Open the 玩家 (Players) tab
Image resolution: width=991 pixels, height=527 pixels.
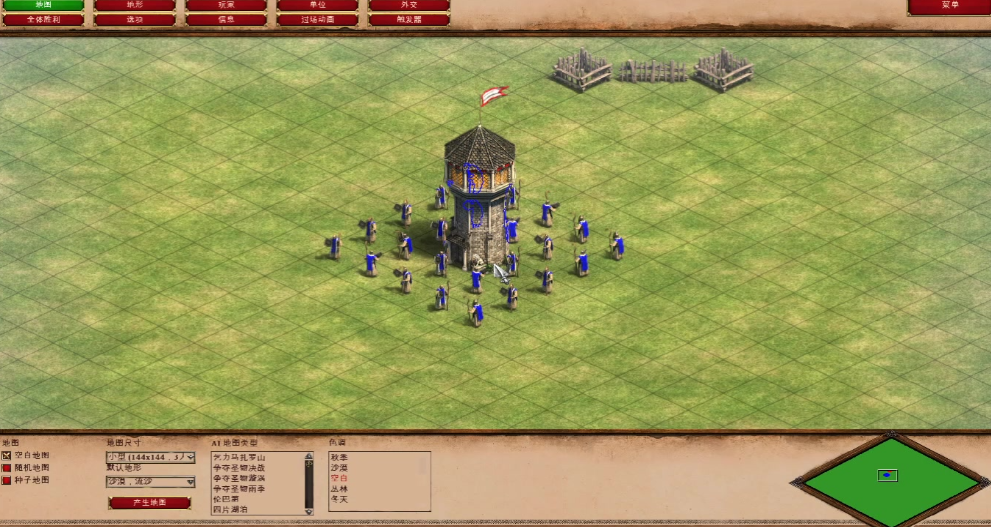coord(226,5)
